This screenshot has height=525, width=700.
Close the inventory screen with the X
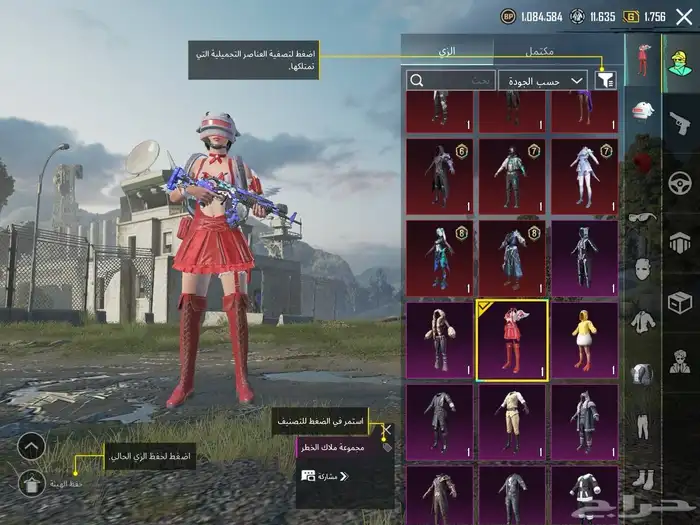click(684, 17)
